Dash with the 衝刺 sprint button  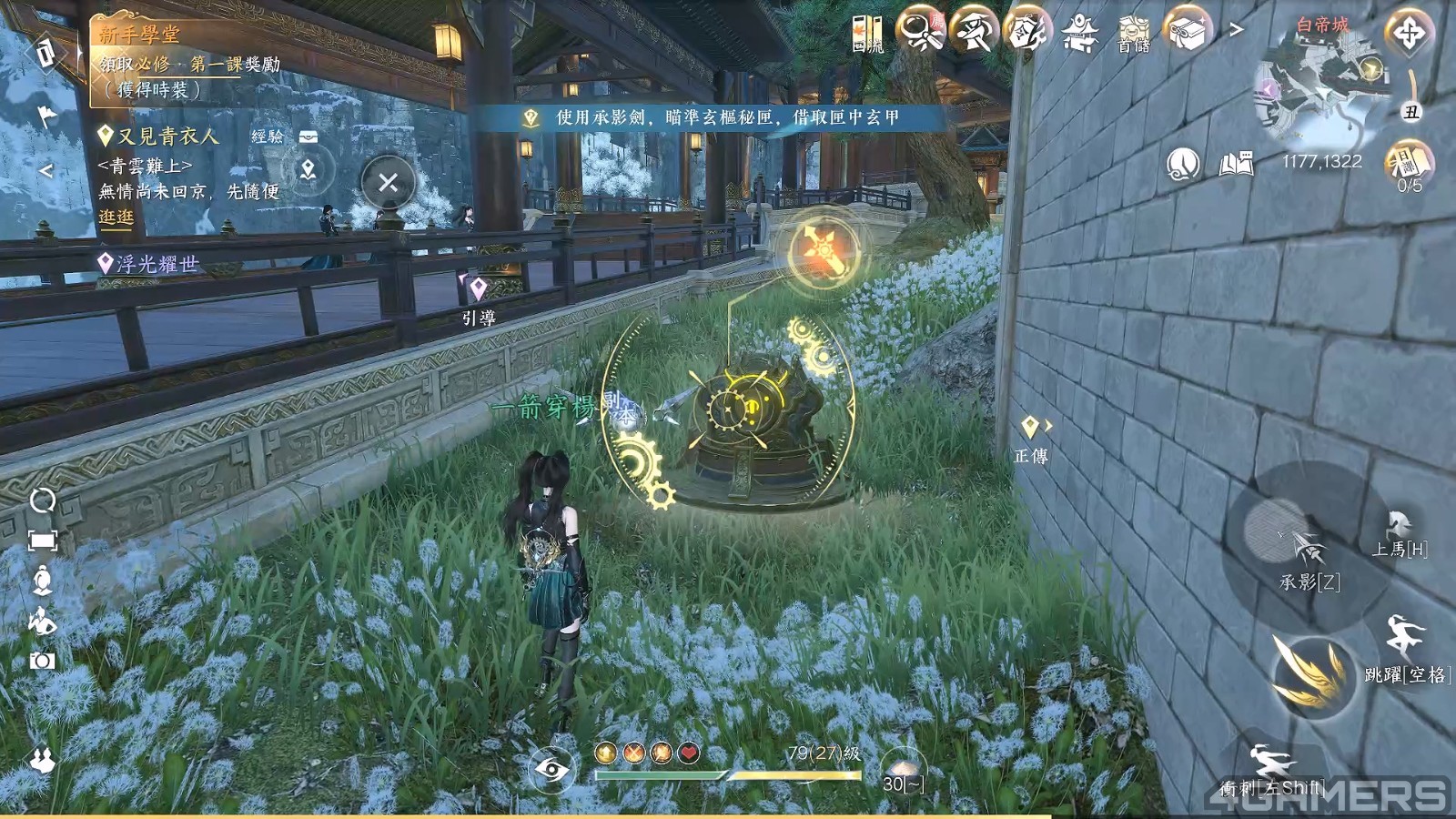(1270, 769)
